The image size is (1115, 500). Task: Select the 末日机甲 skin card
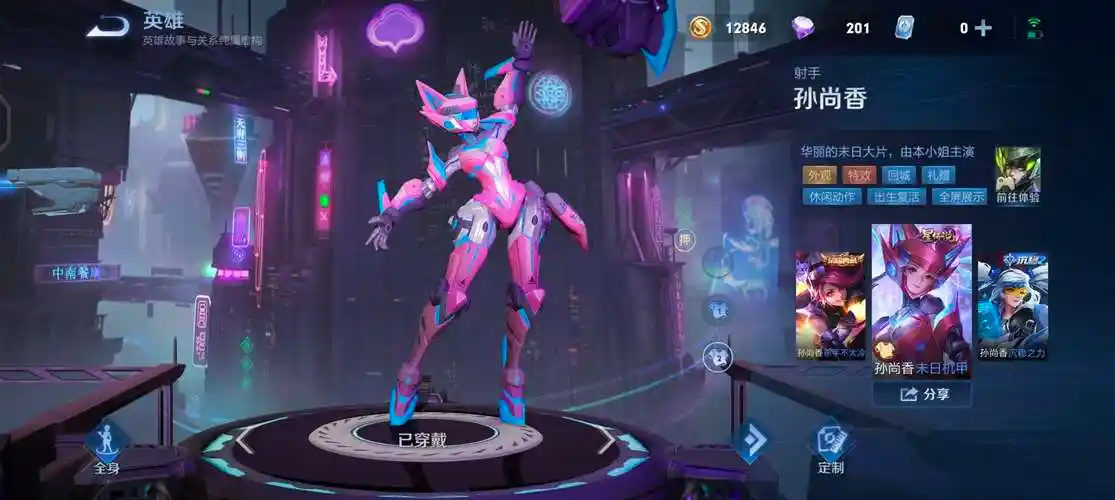point(921,301)
